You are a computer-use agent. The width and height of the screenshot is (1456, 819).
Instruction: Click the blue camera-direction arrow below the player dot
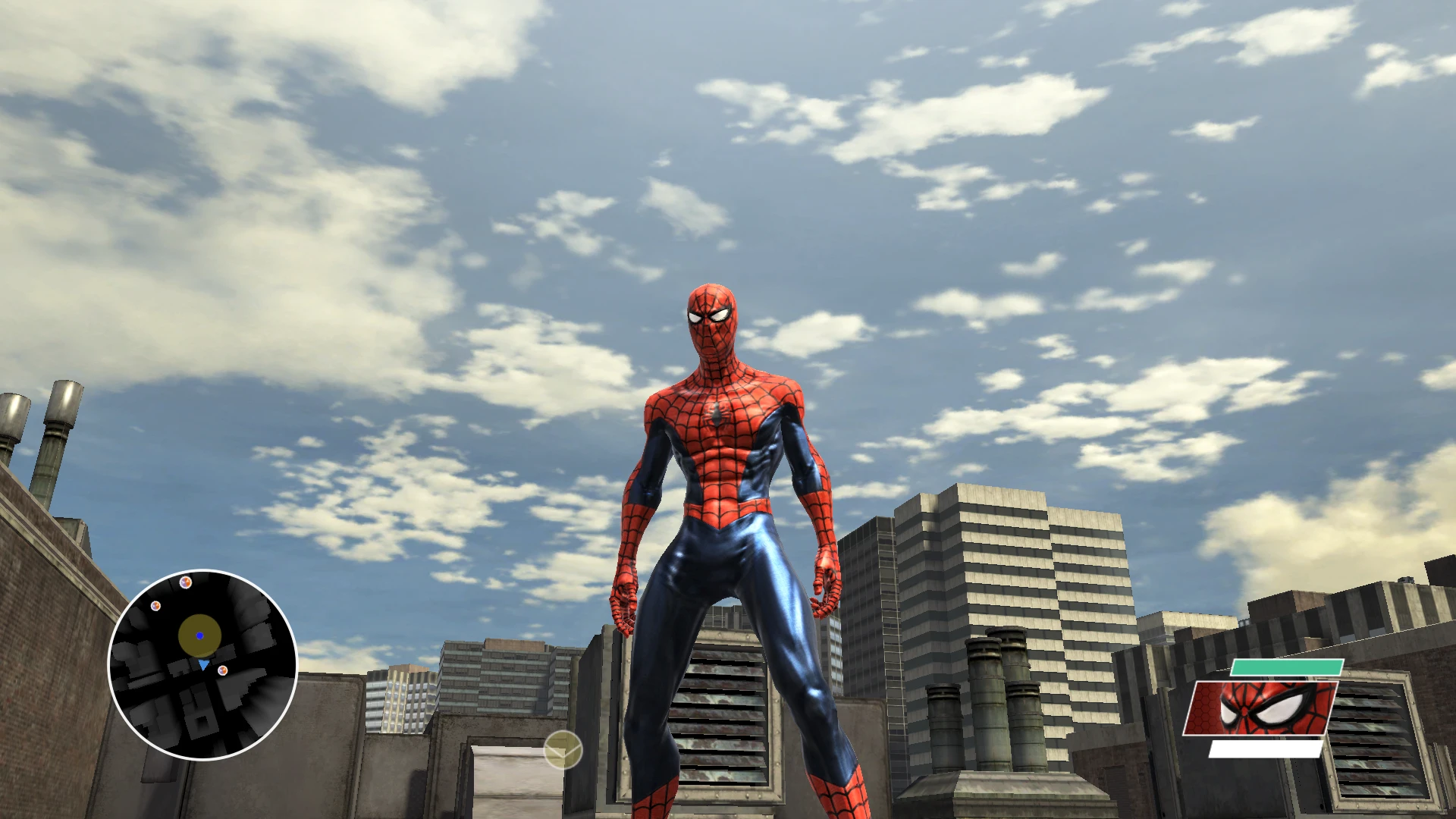[x=202, y=664]
